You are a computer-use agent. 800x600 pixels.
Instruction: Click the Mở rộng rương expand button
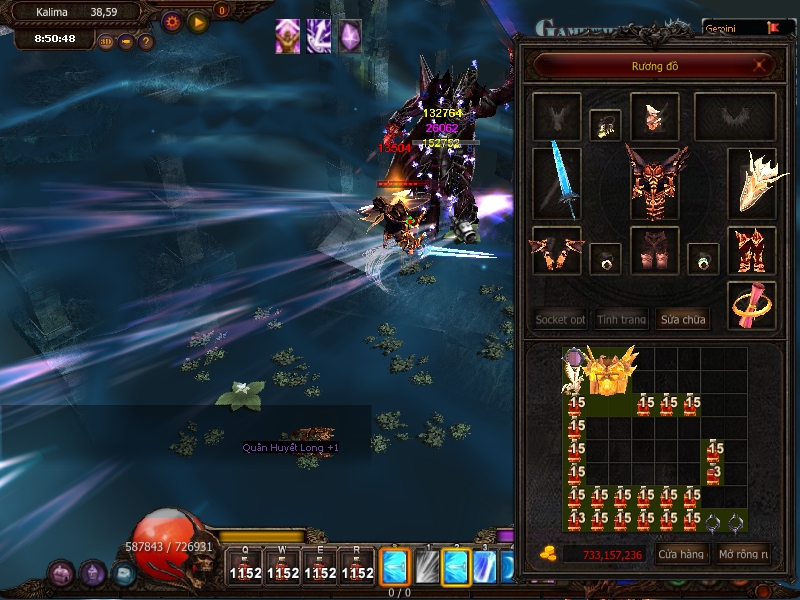743,553
